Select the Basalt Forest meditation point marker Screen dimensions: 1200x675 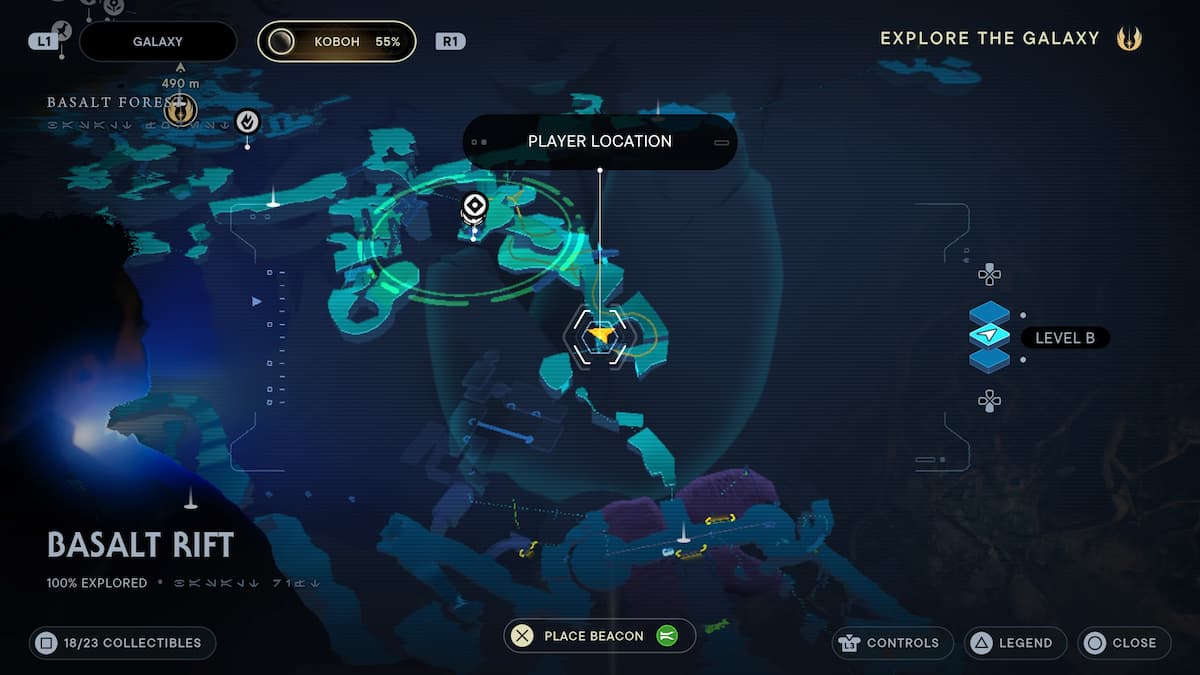coord(181,111)
